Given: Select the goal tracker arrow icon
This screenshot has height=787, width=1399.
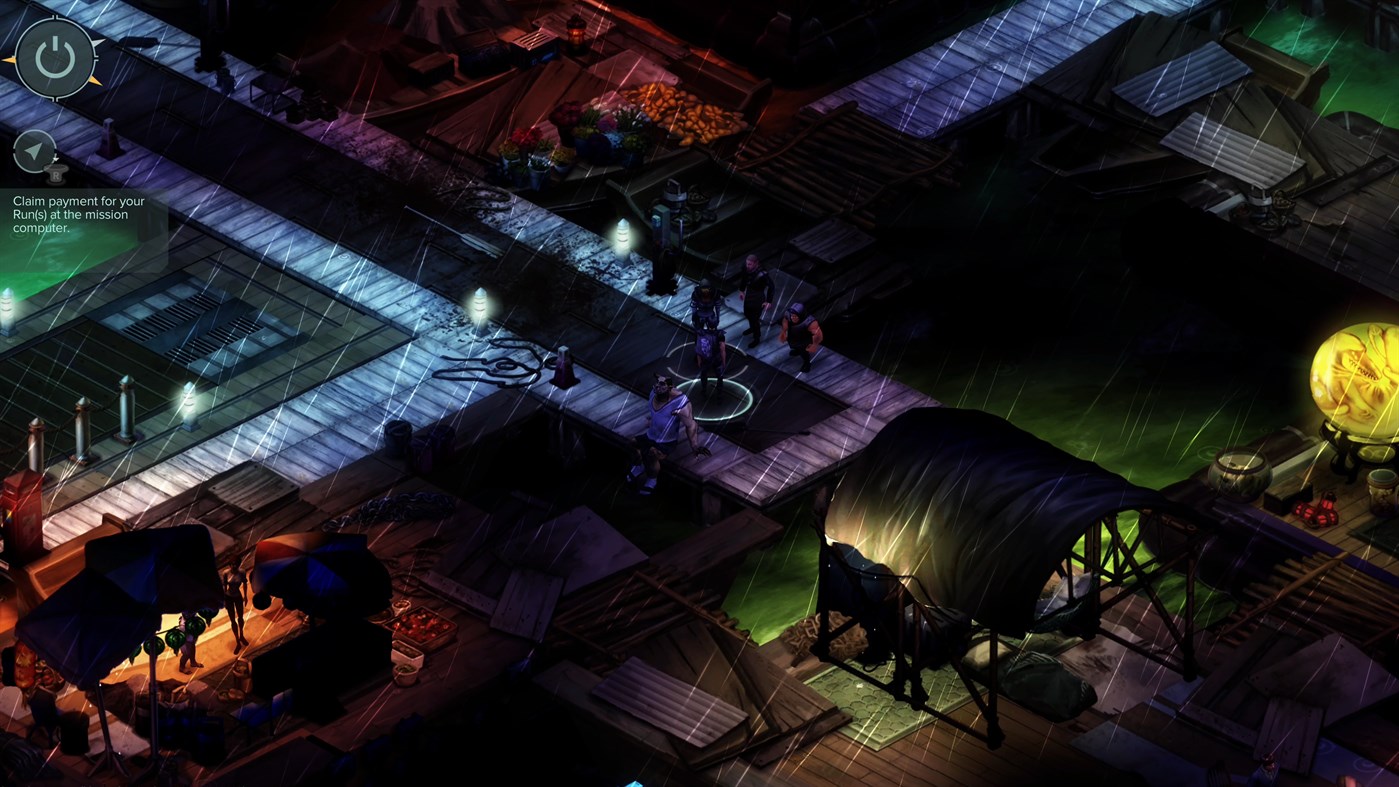Looking at the screenshot, I should point(34,148).
